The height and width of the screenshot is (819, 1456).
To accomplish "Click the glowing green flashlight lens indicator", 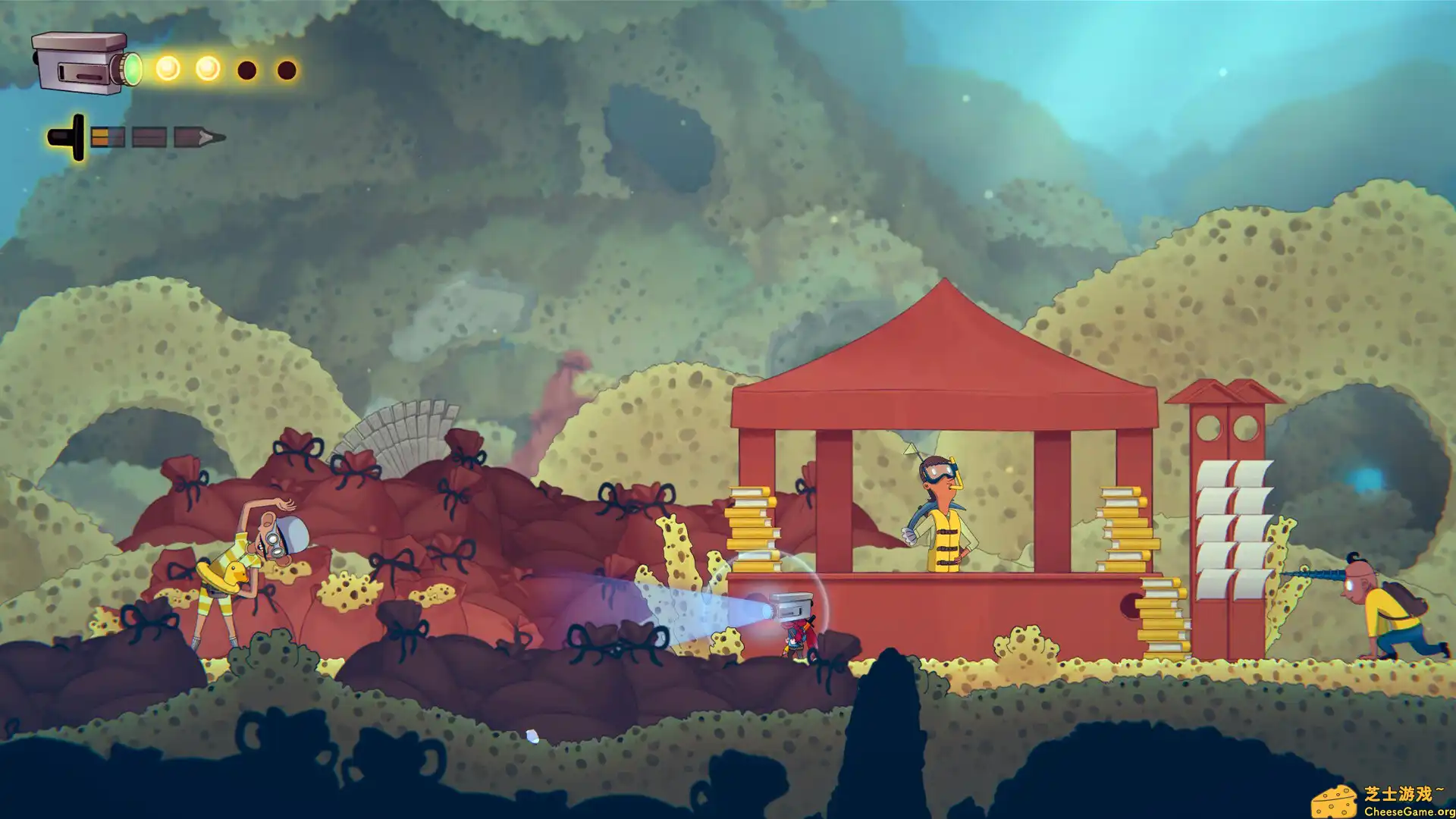I will (133, 68).
